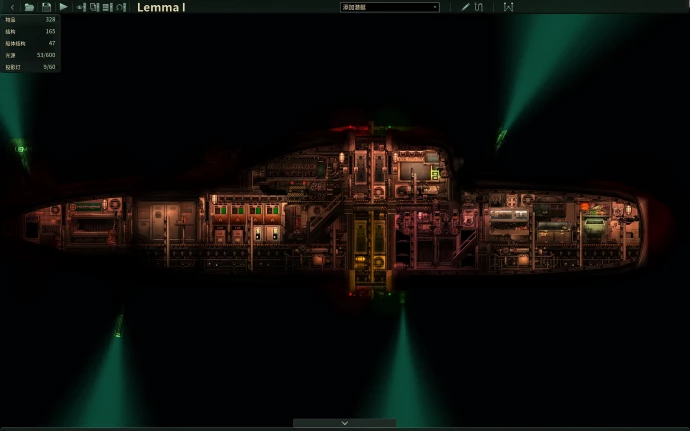Click the back arrow button
This screenshot has height=431, width=690.
11,7
